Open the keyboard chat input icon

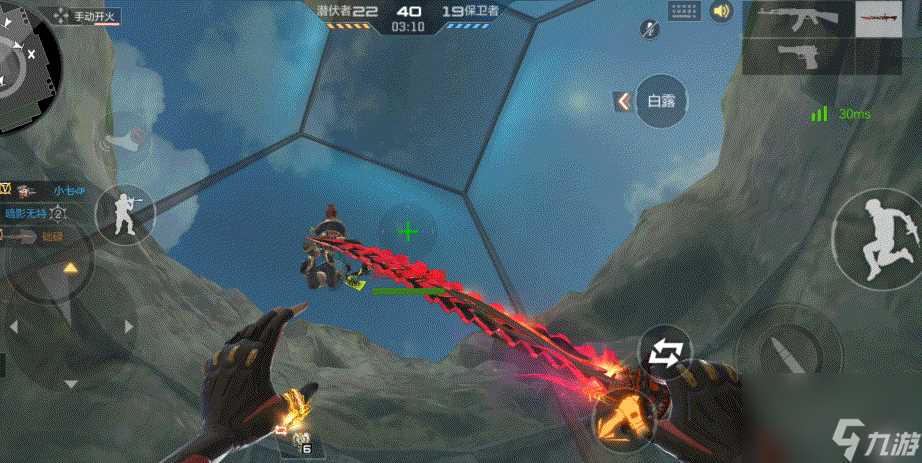[x=684, y=12]
